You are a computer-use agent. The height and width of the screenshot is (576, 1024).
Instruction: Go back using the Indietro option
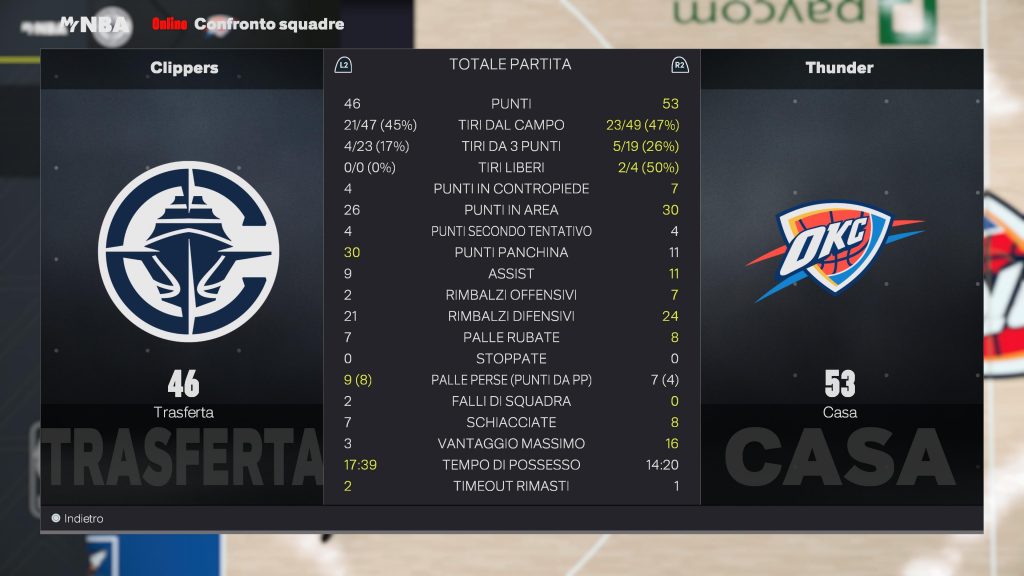pos(78,519)
